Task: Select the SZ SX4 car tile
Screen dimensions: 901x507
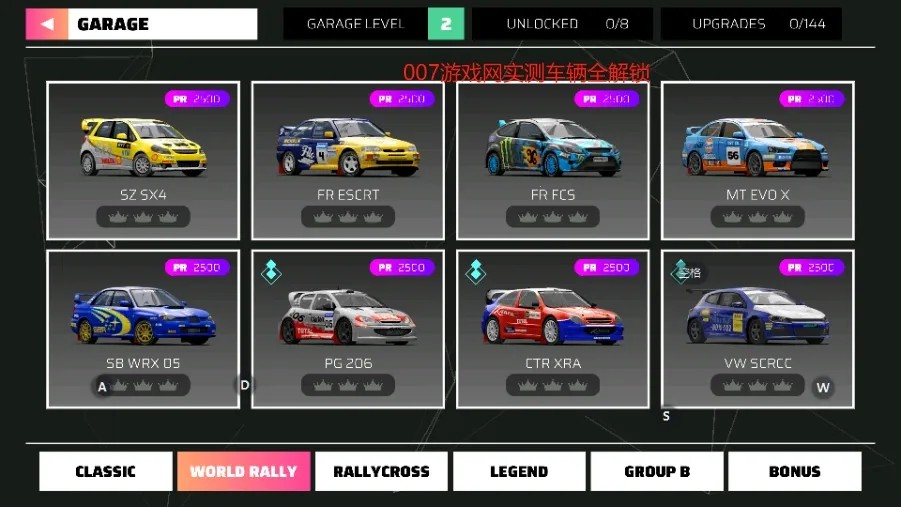Action: point(143,160)
